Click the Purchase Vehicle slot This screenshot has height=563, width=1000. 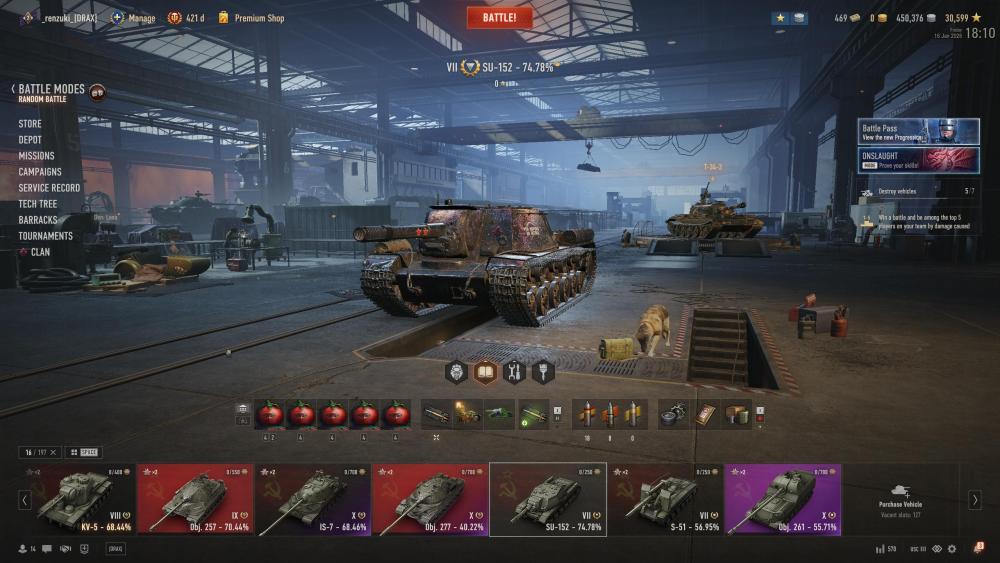point(900,497)
